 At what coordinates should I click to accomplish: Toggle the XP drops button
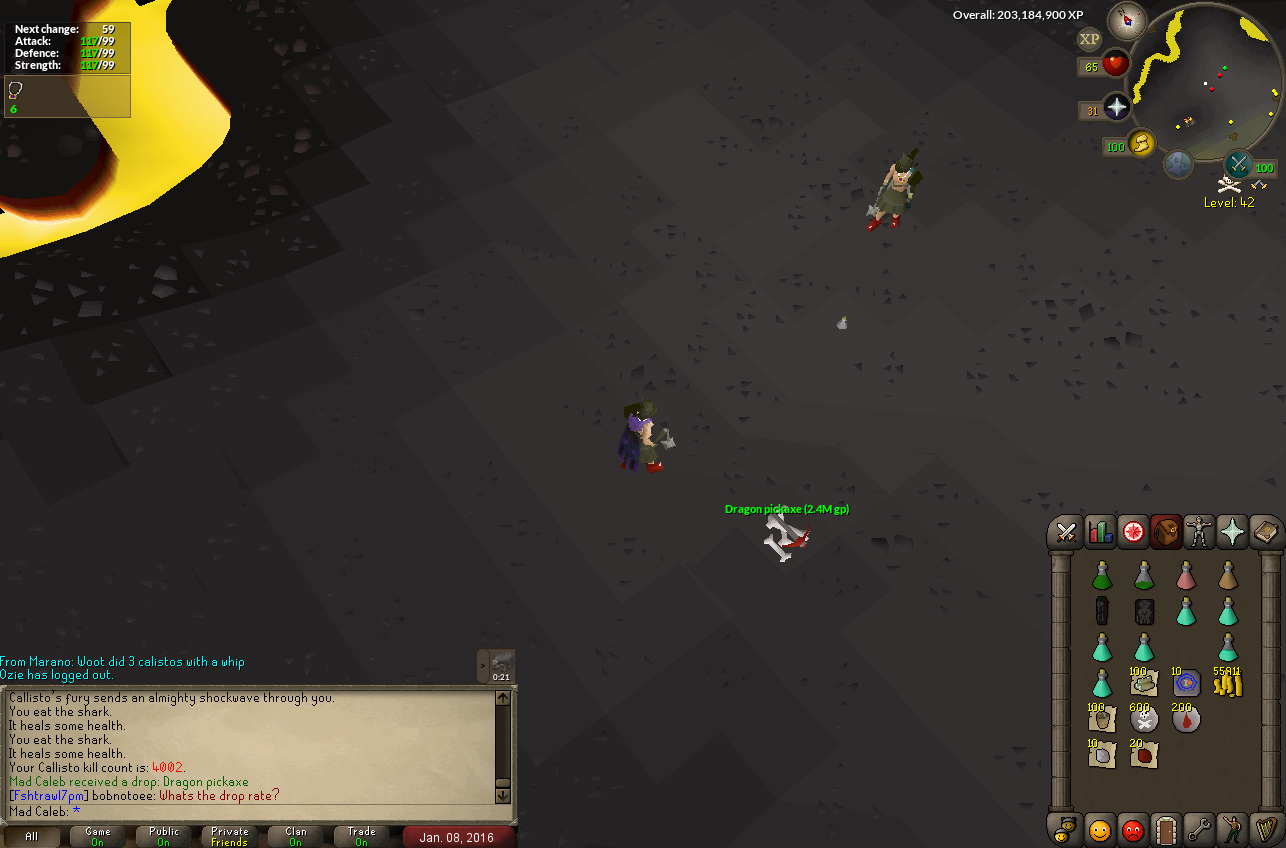coord(1089,39)
